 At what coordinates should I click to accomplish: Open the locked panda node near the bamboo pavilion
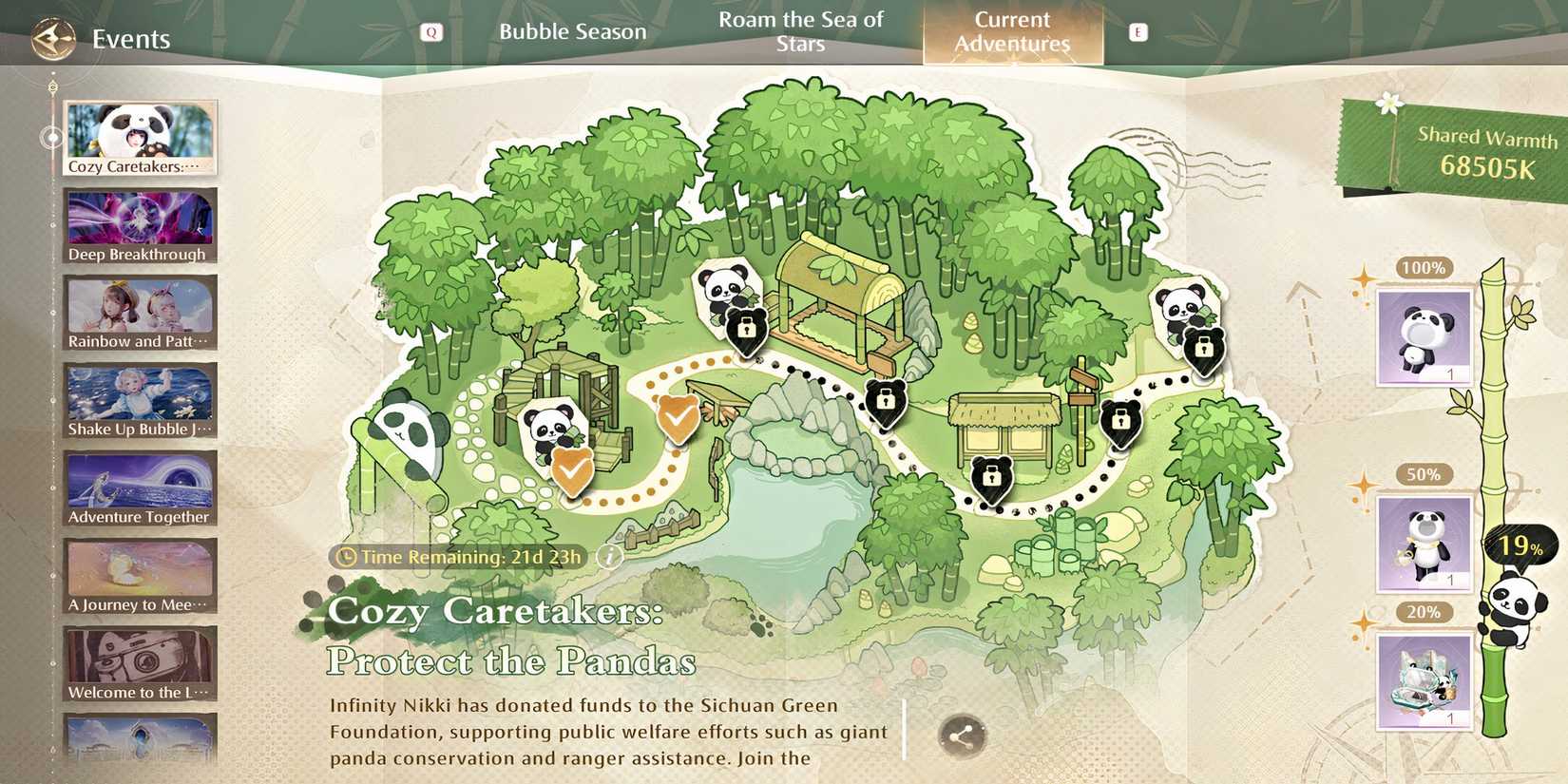click(x=746, y=331)
